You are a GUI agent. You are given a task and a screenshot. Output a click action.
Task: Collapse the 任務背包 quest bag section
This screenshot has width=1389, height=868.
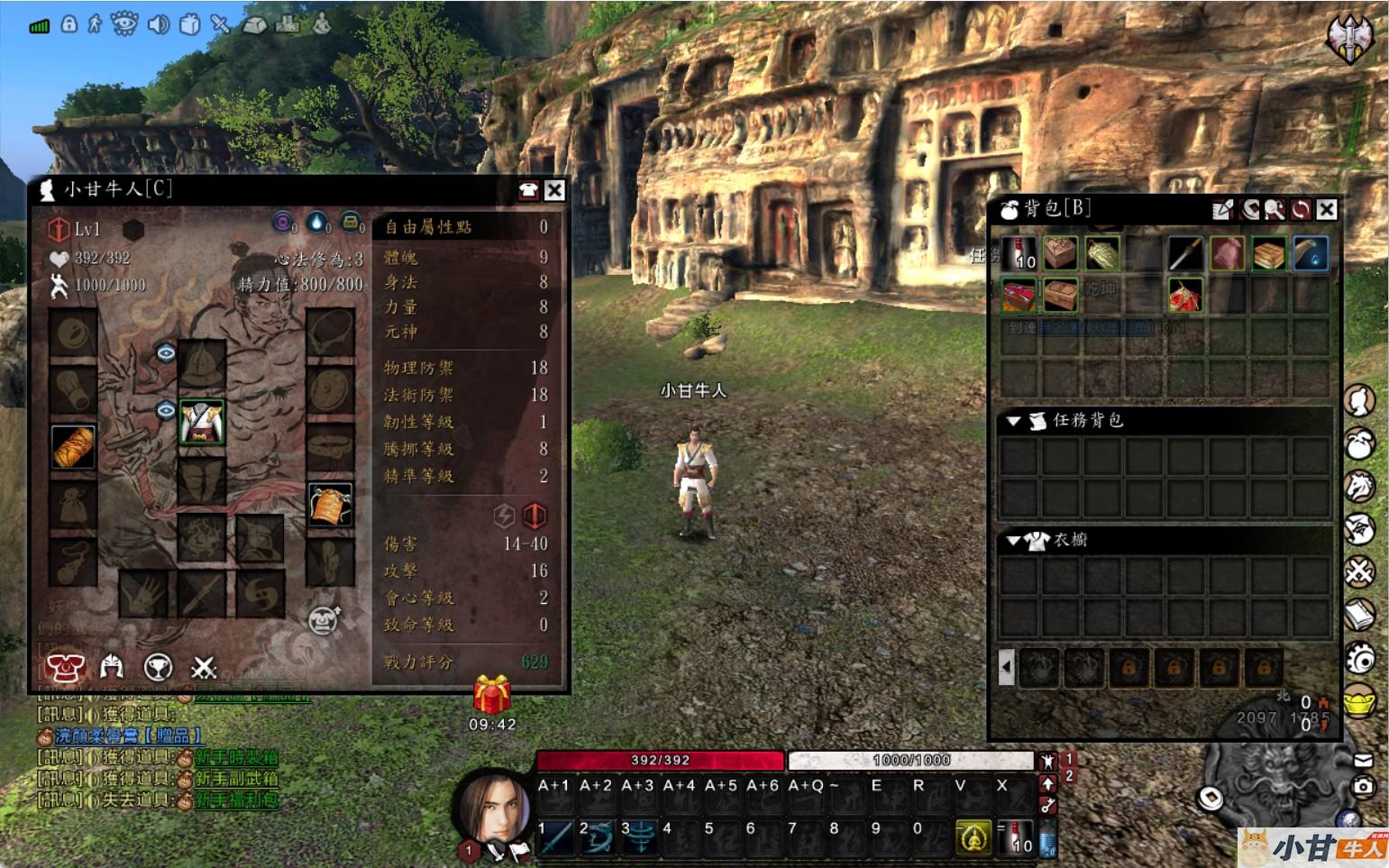1013,421
